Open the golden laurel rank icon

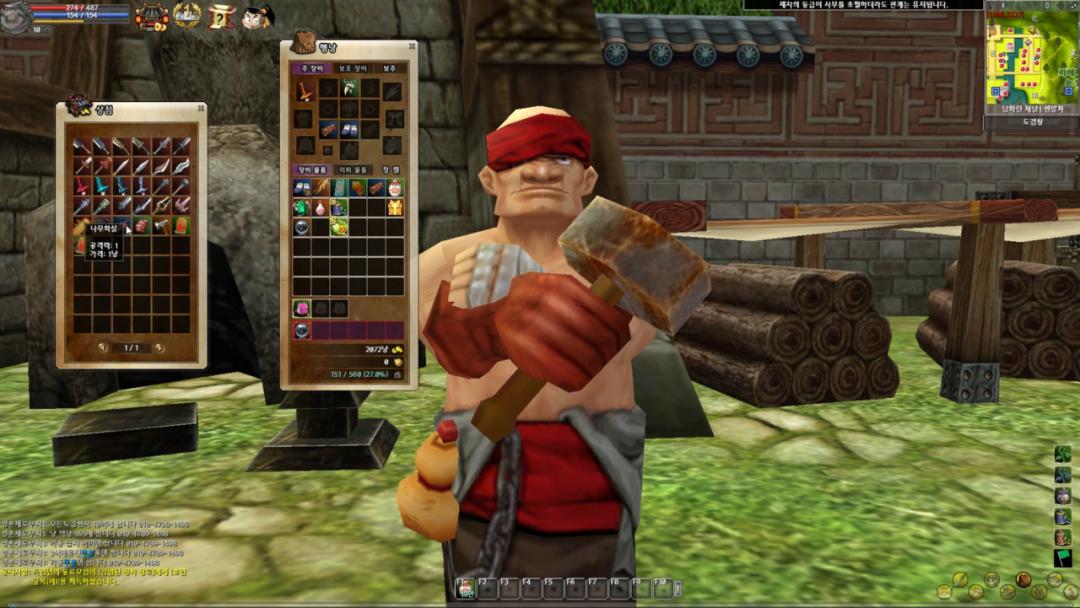point(187,14)
